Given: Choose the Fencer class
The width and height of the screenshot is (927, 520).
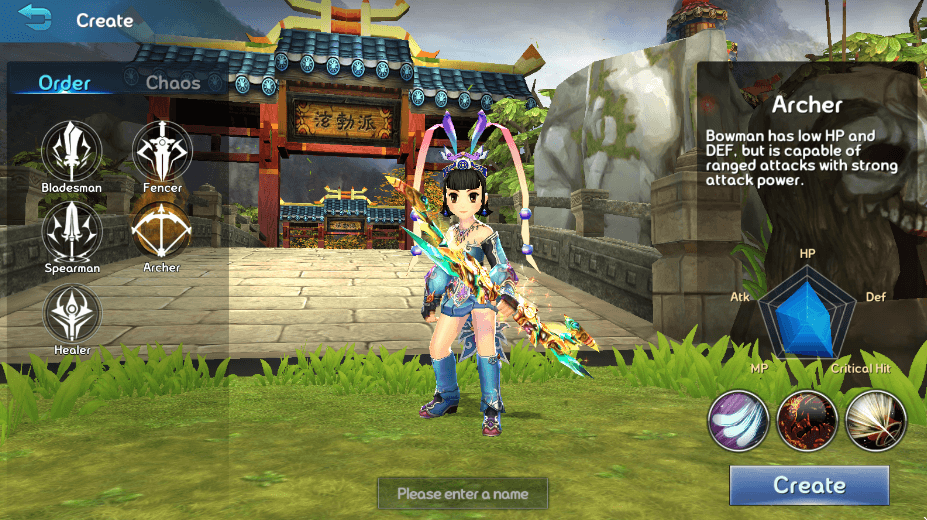Looking at the screenshot, I should coord(162,150).
